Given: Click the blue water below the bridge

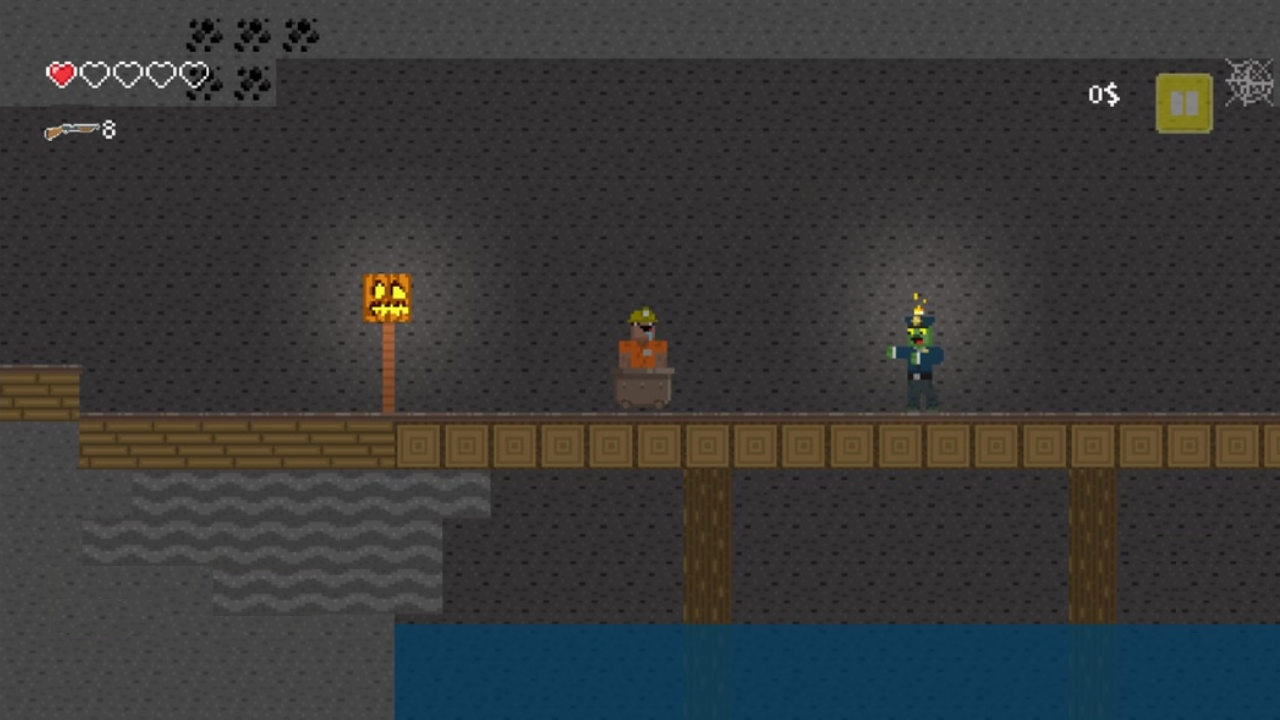Looking at the screenshot, I should (x=800, y=670).
